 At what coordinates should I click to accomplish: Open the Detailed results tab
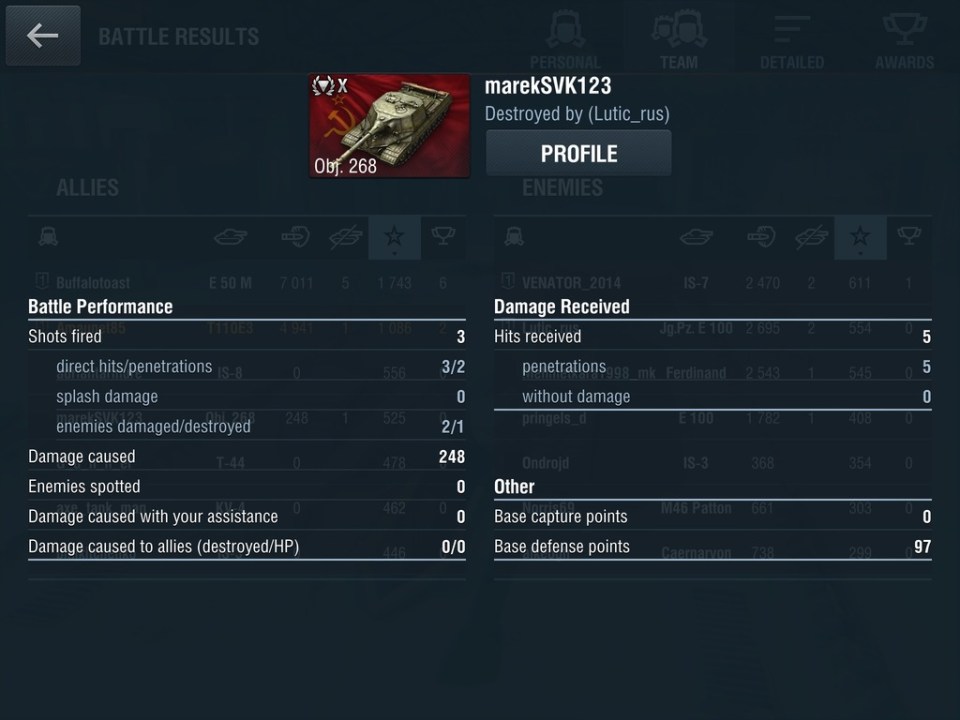point(791,40)
